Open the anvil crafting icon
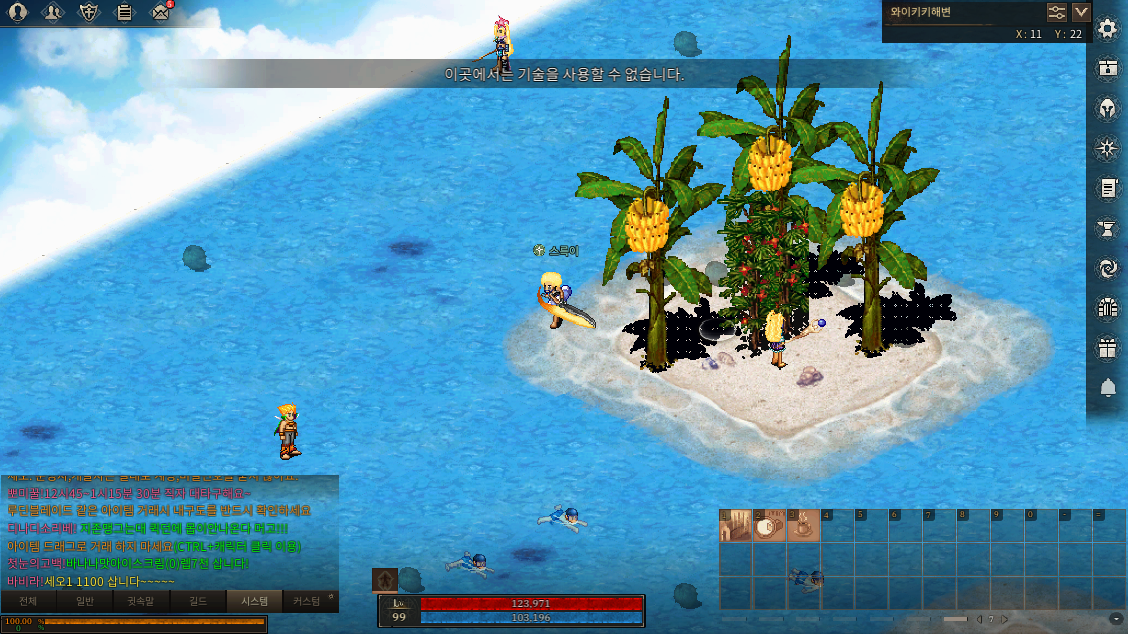Screen dimensions: 1128x634 point(1107,228)
